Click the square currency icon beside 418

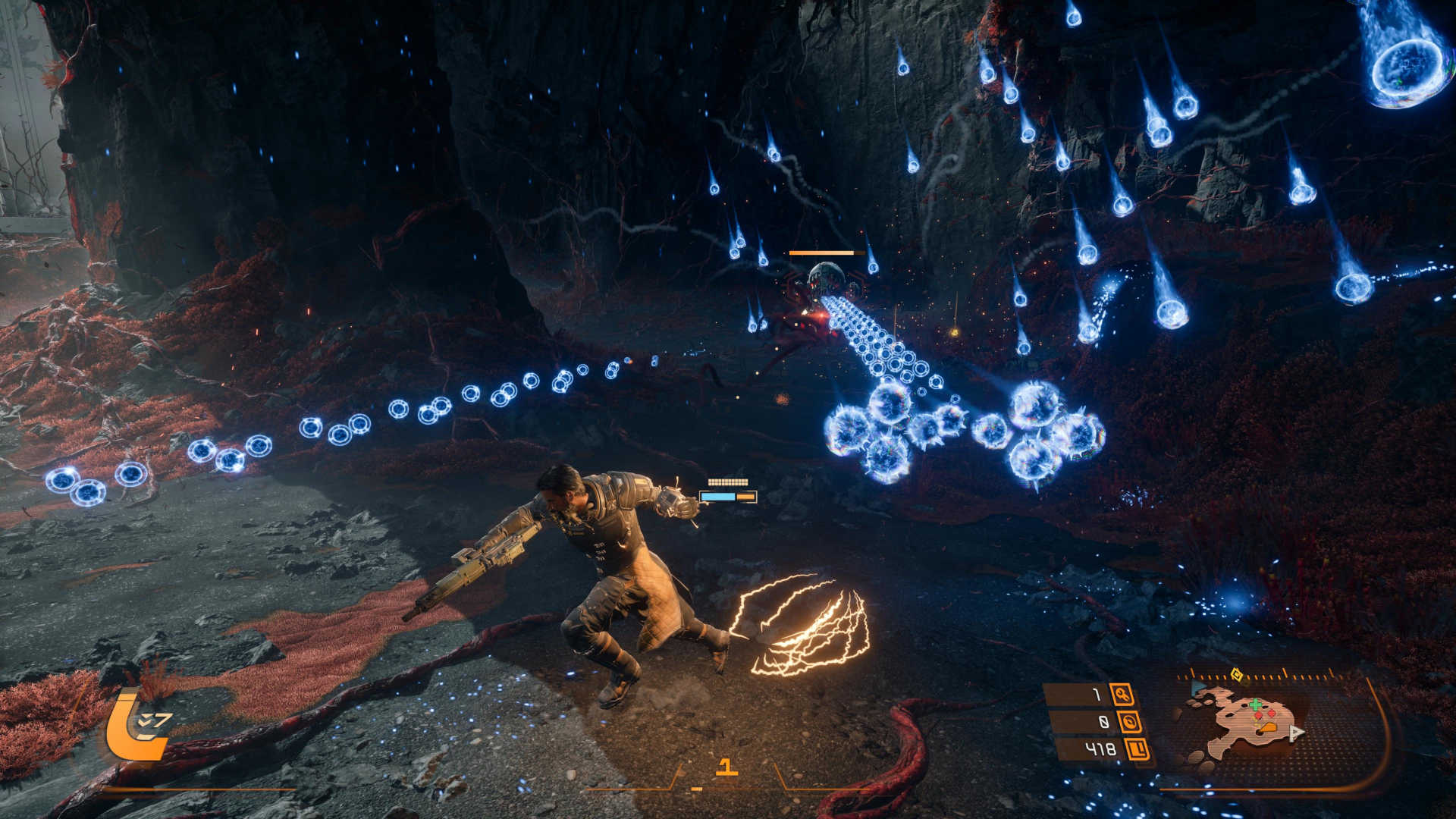pos(1137,750)
